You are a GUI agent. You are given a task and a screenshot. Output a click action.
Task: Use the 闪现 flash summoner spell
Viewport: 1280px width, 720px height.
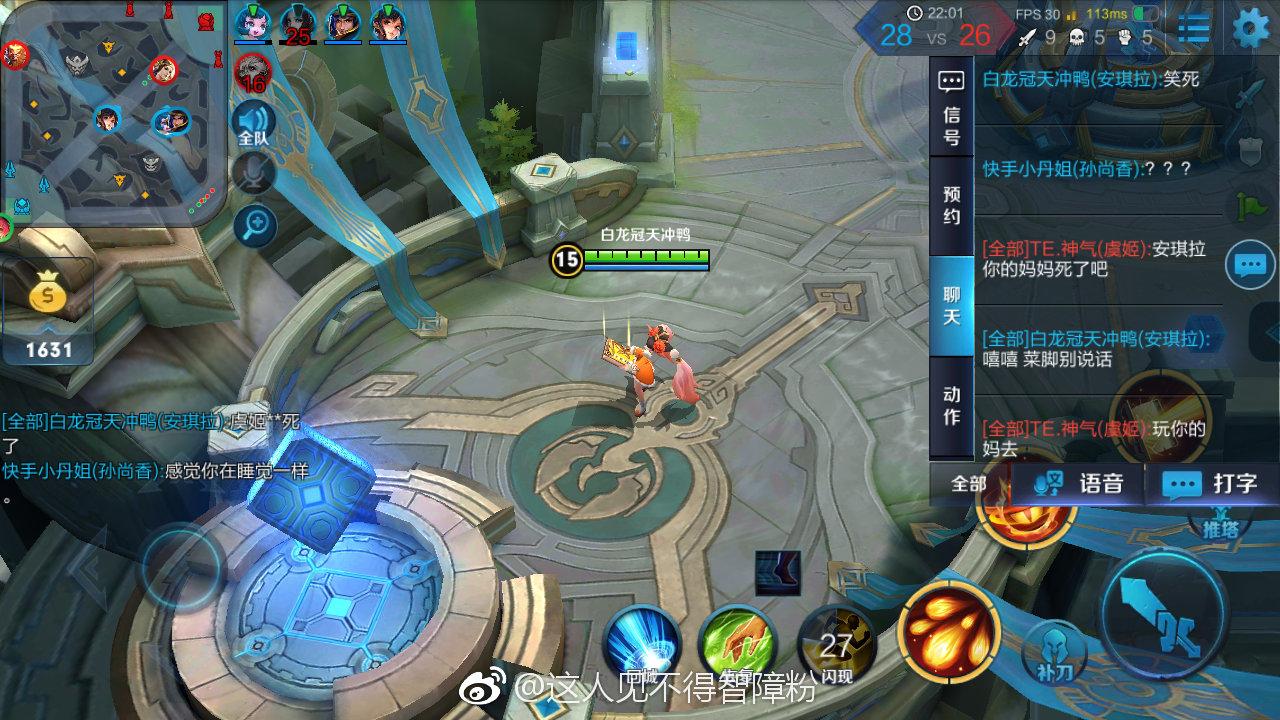tap(836, 645)
